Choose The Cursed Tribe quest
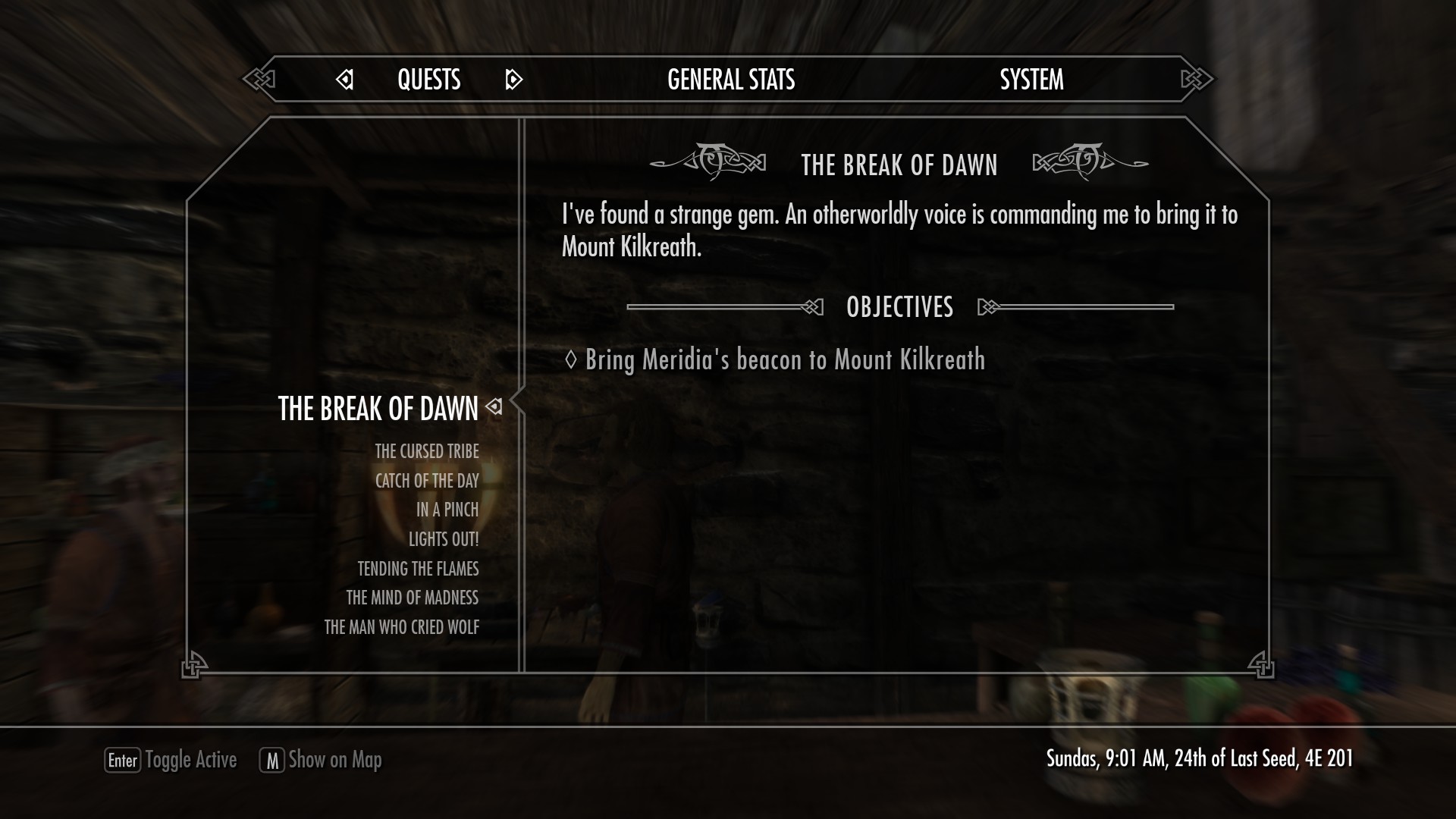 (426, 452)
